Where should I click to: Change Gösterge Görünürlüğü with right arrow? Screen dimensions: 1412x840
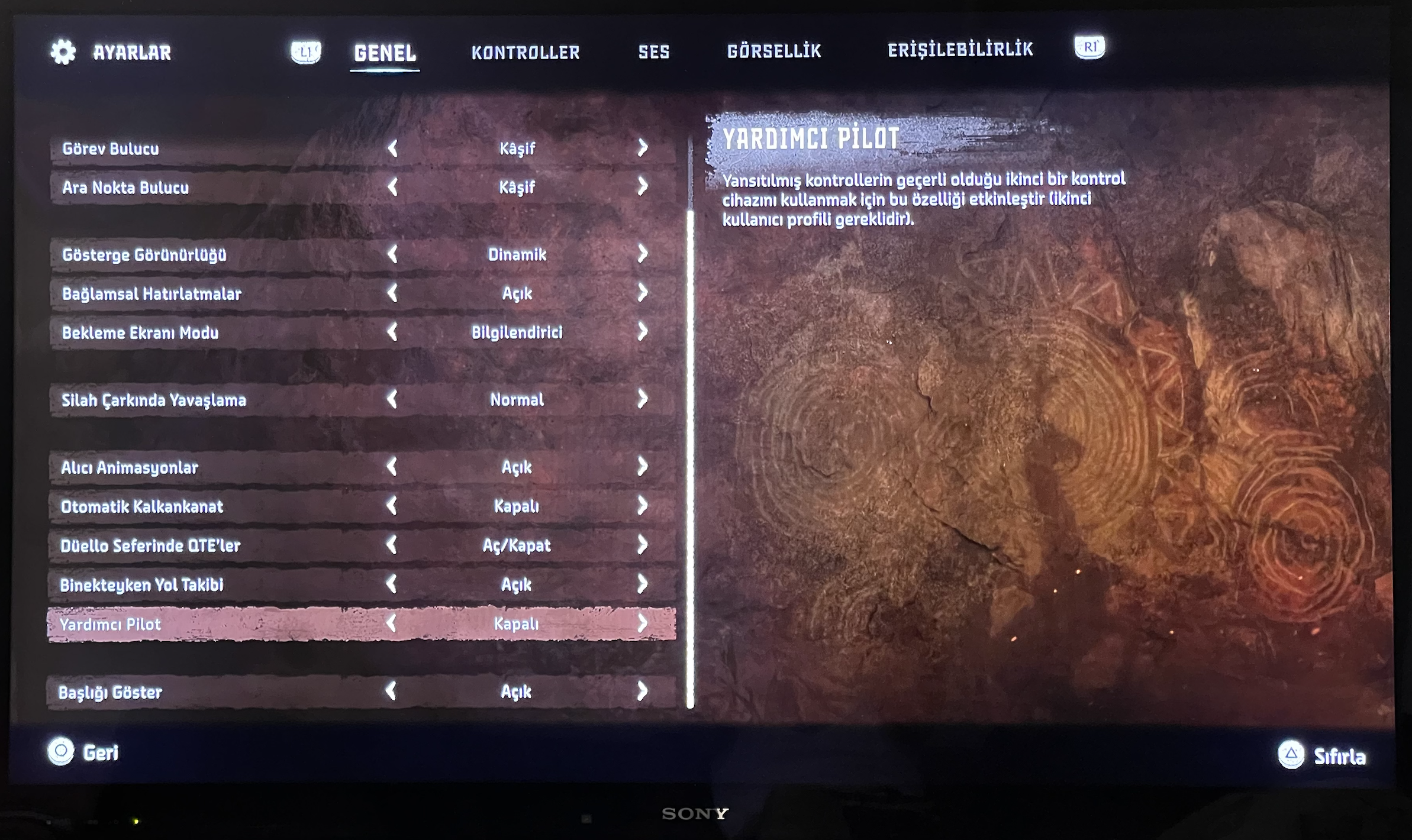tap(643, 254)
